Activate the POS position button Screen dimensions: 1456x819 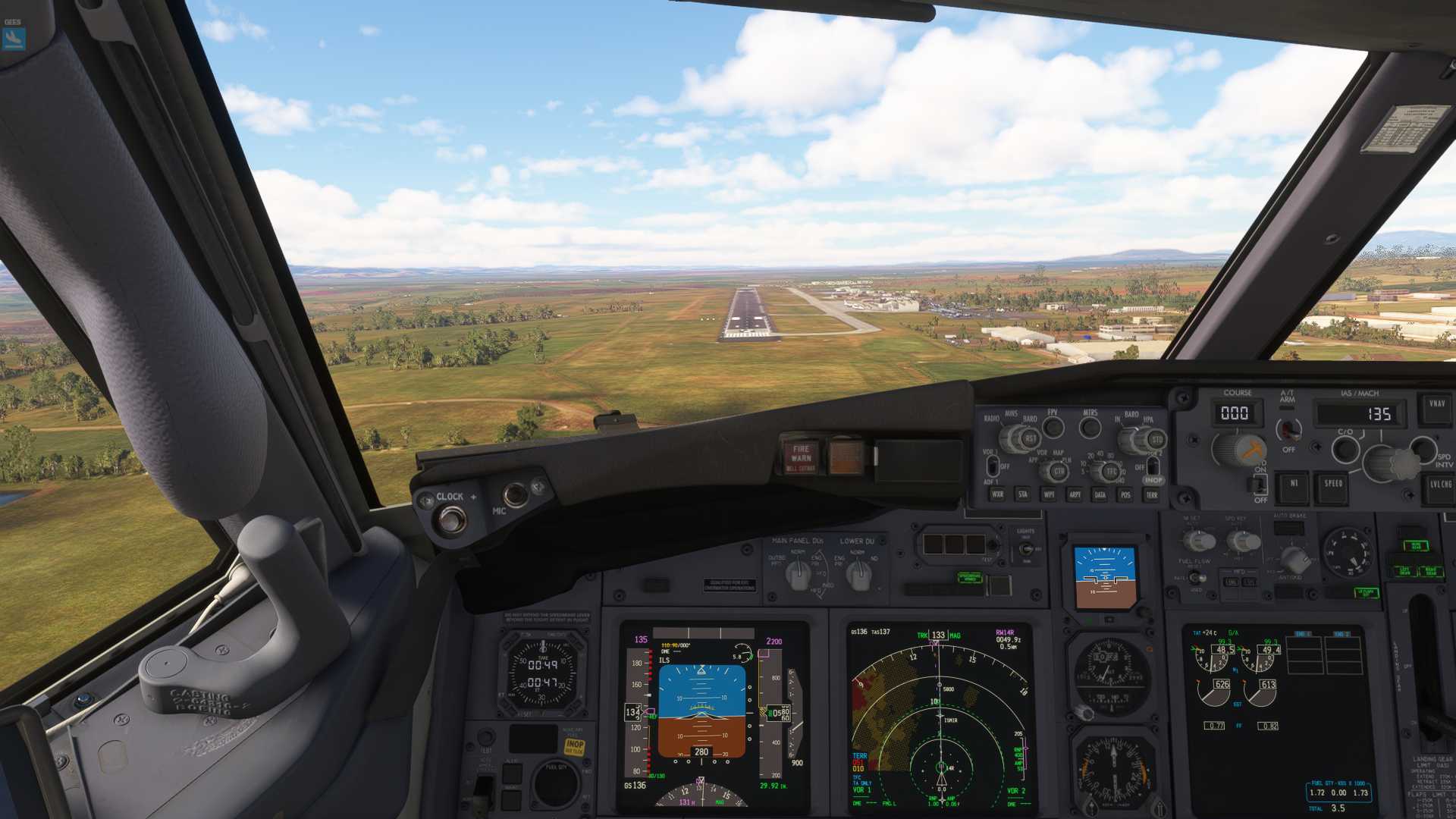coord(1125,494)
